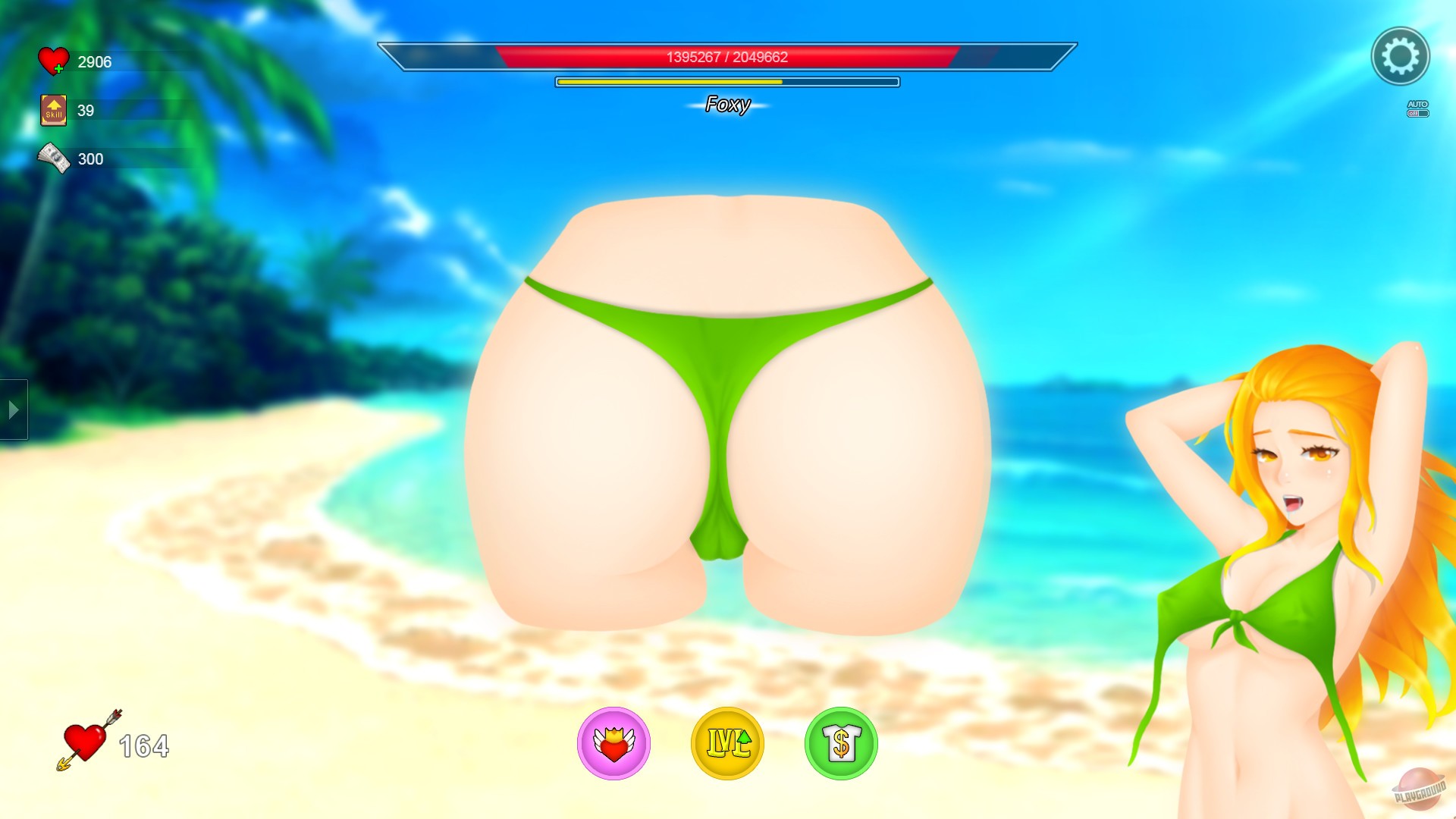Click the damage counter showing 164
Viewport: 1456px width, 819px height.
click(x=143, y=745)
